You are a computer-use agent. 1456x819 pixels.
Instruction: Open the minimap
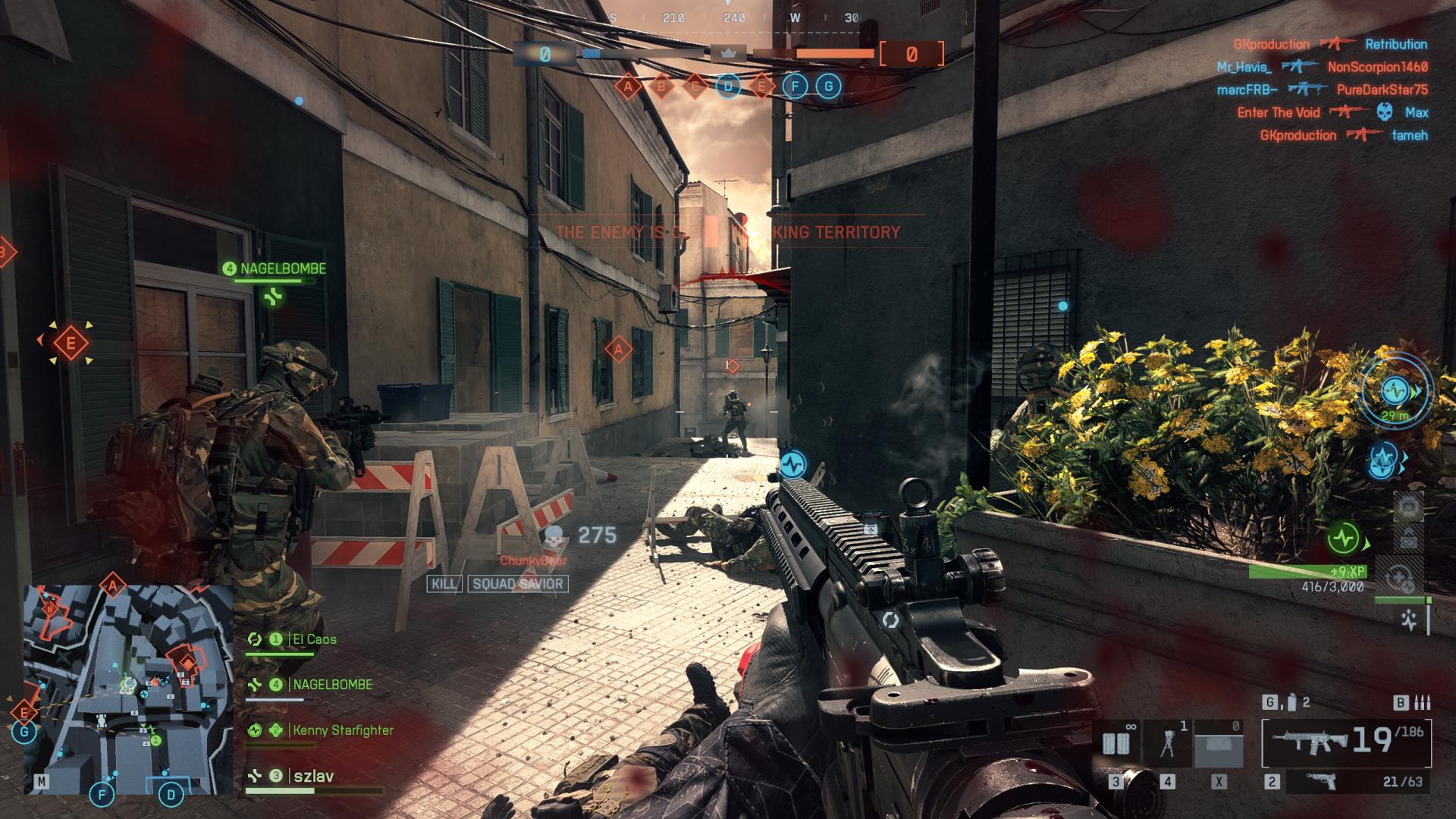(x=128, y=689)
